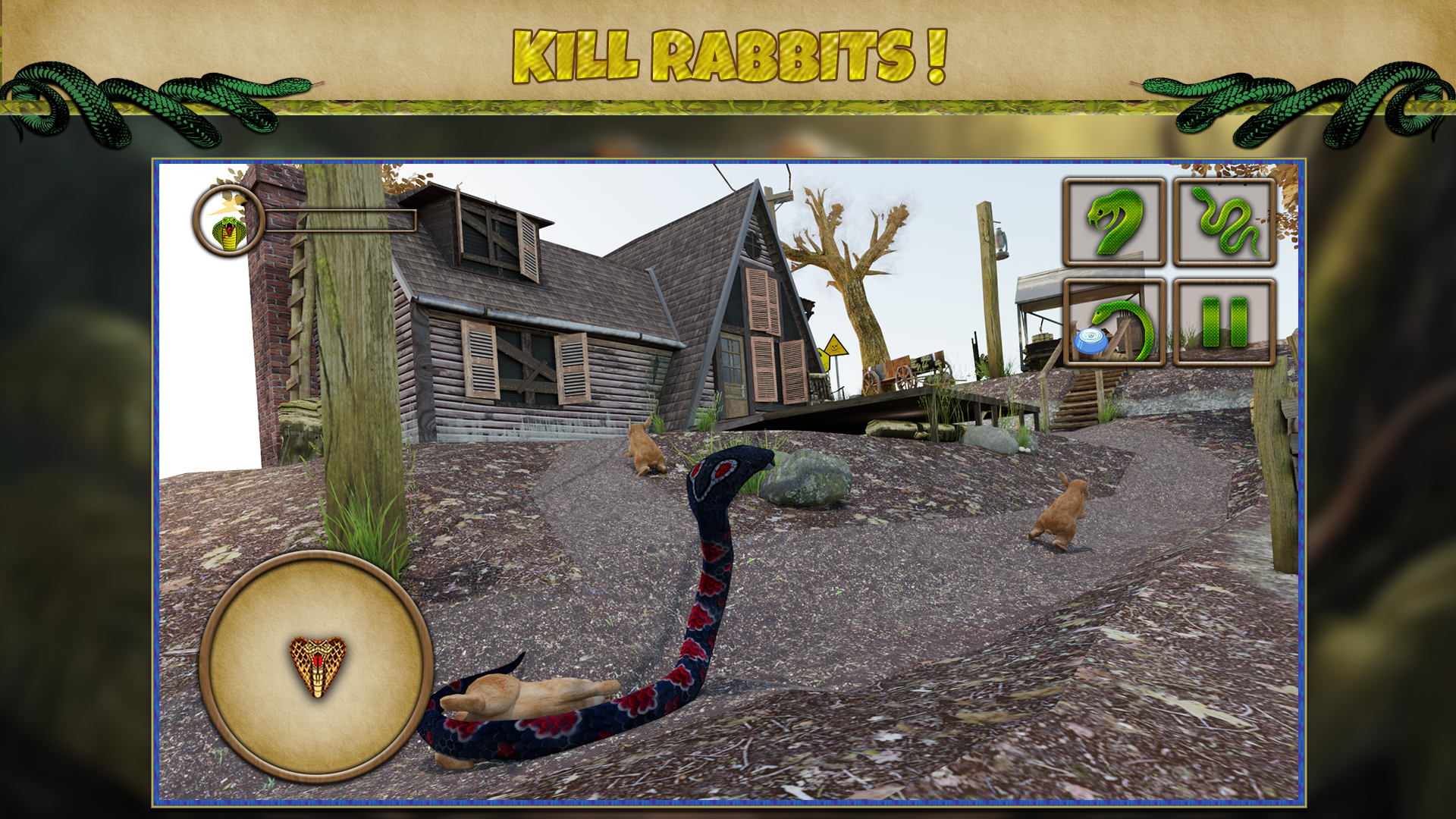The width and height of the screenshot is (1456, 819).
Task: Open the snake feeding bowl action icon
Action: 1113,325
